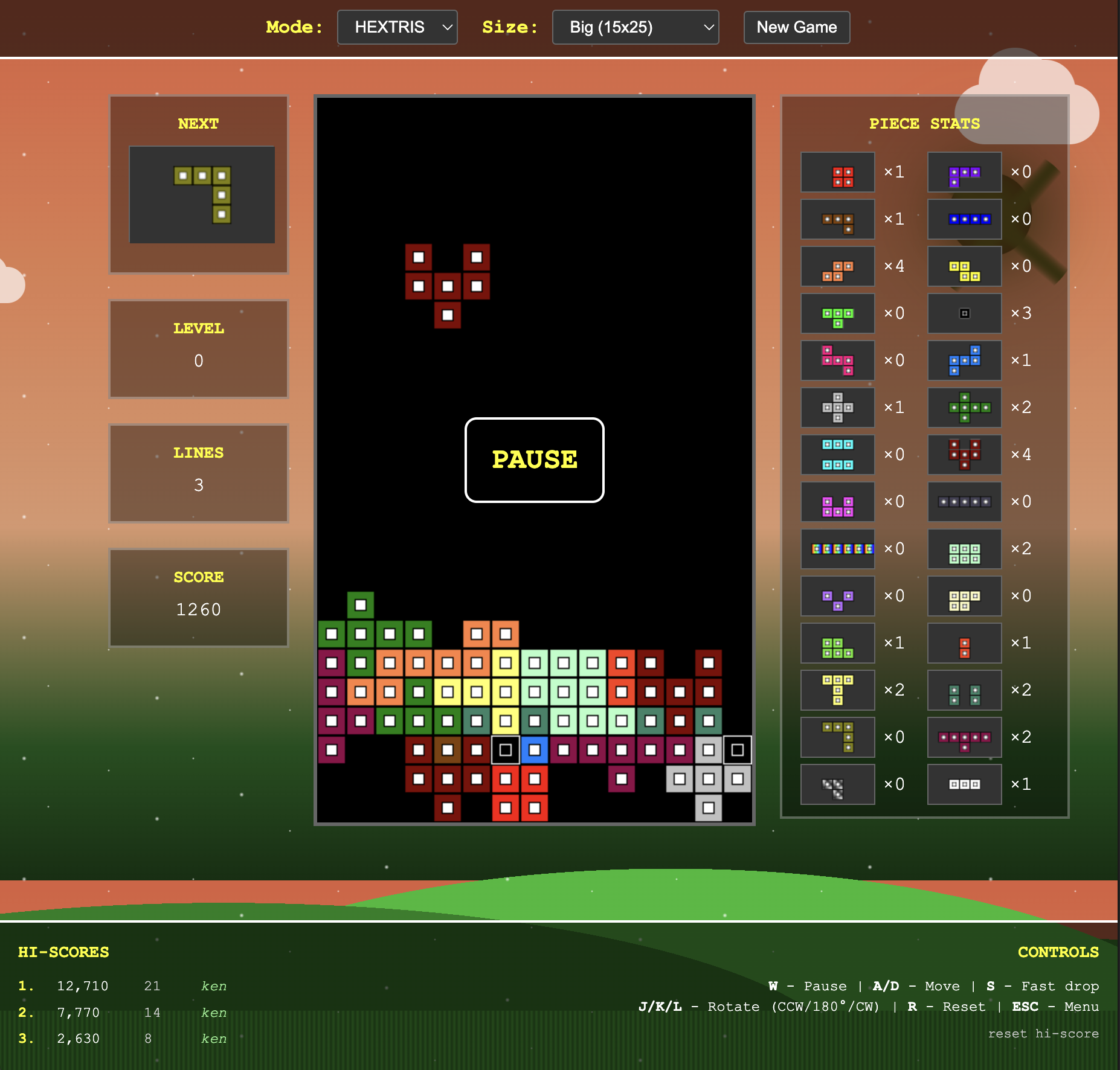Click the gray plus piece icon showing ×1
Image resolution: width=1120 pixels, height=1070 pixels.
(838, 408)
